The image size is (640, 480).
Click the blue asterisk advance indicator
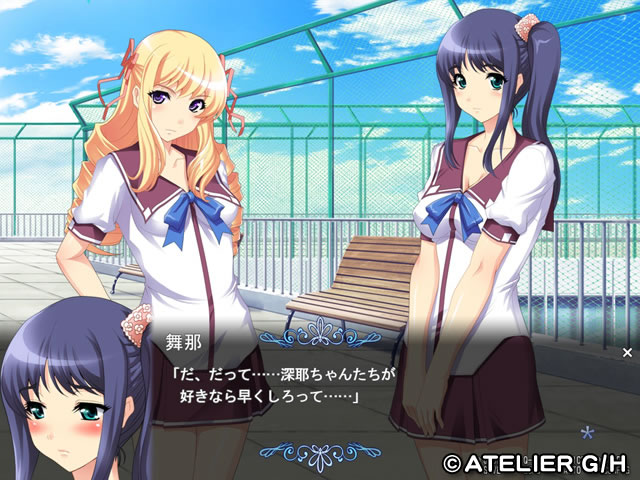pyautogui.click(x=588, y=433)
